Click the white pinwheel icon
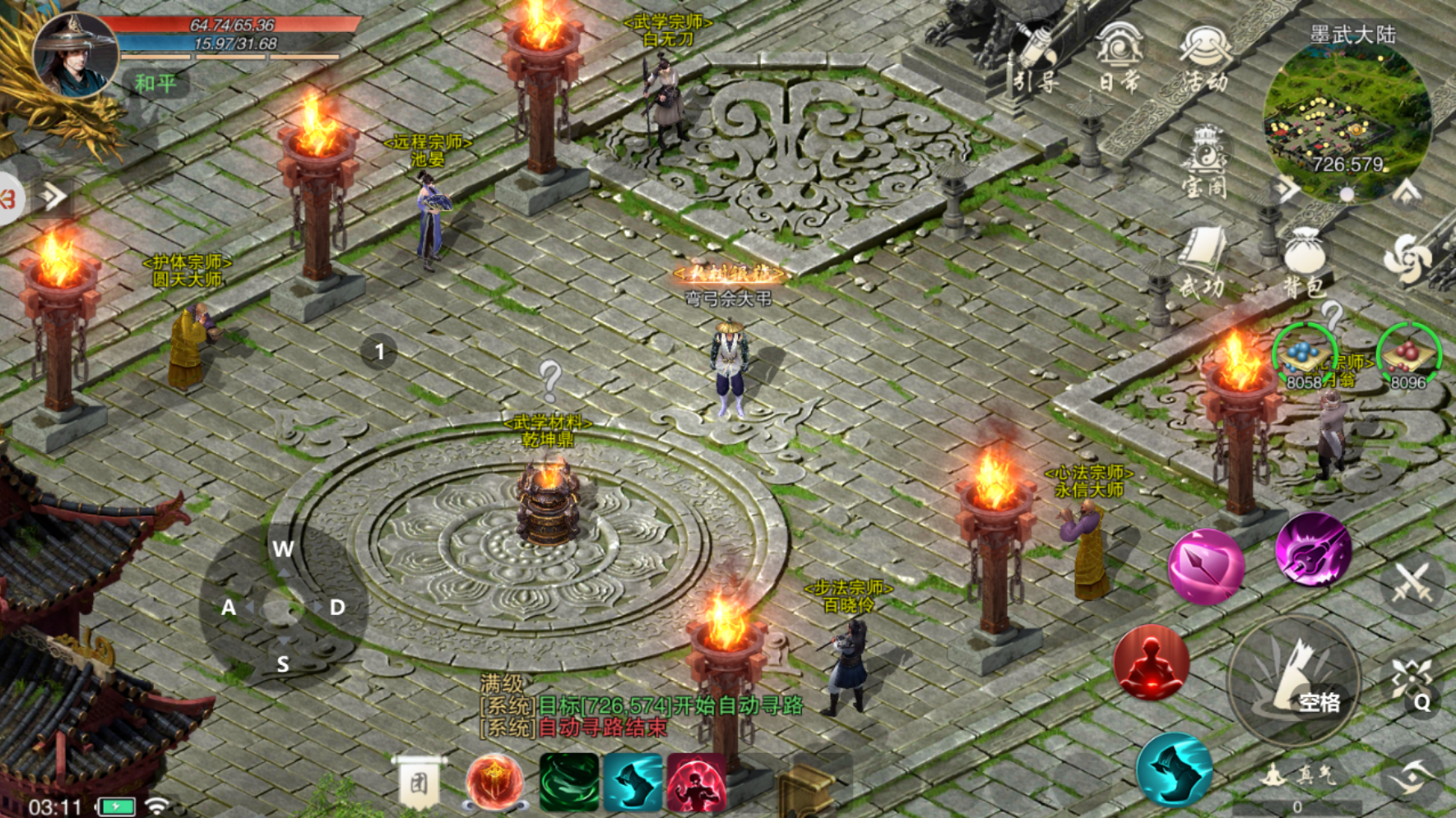 pyautogui.click(x=1407, y=259)
